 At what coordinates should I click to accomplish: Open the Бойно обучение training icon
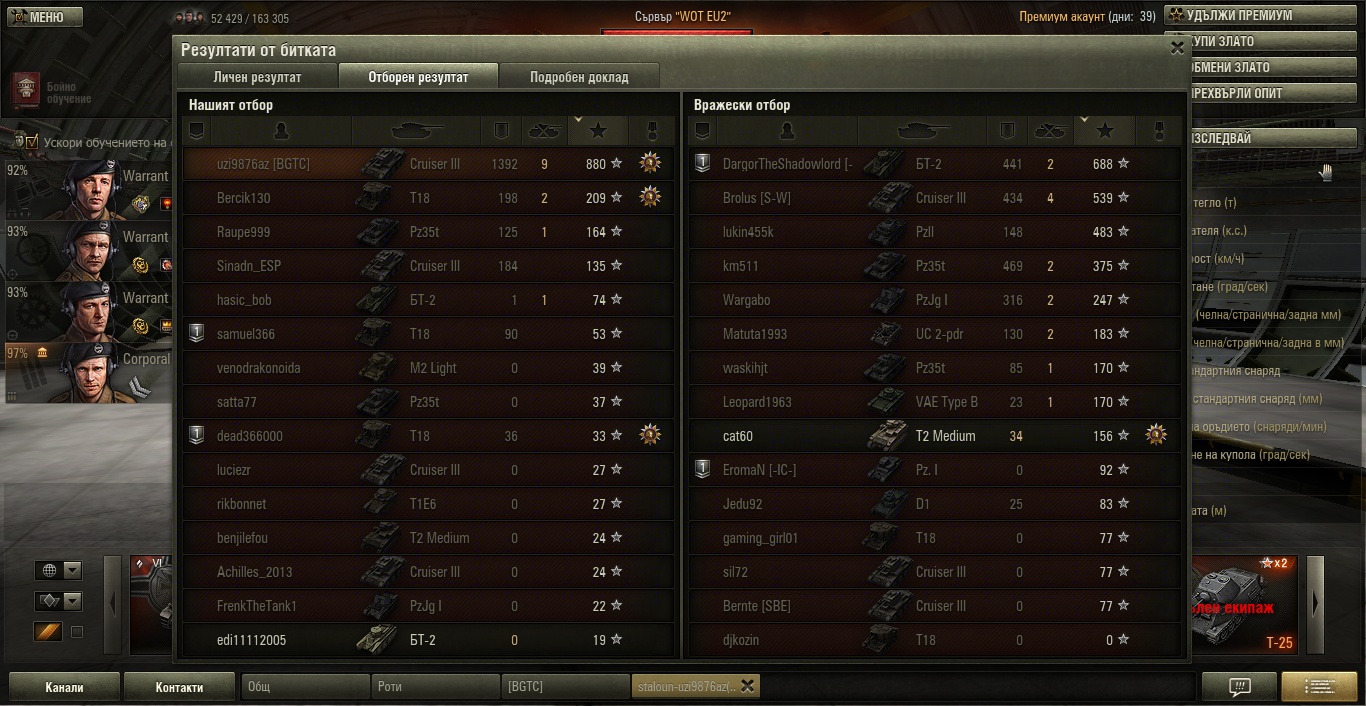[28, 90]
